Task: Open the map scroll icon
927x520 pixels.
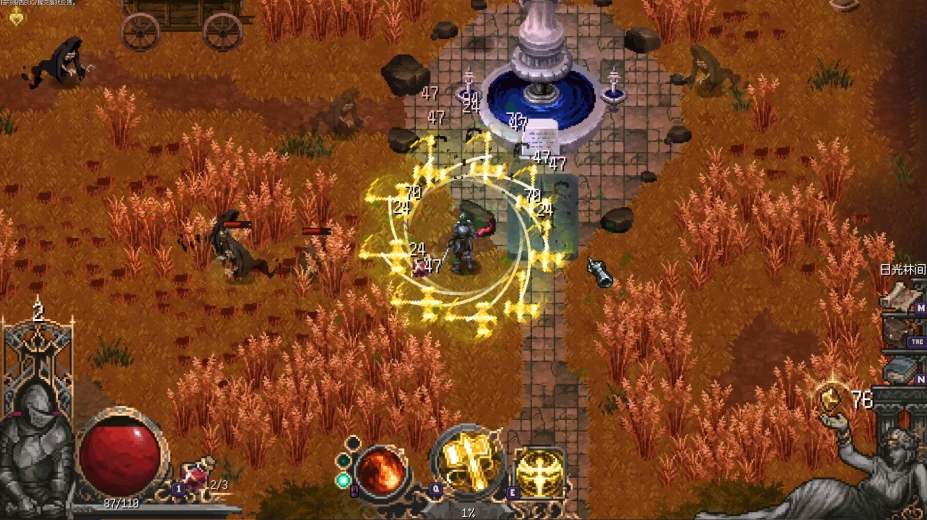Action: tap(897, 298)
